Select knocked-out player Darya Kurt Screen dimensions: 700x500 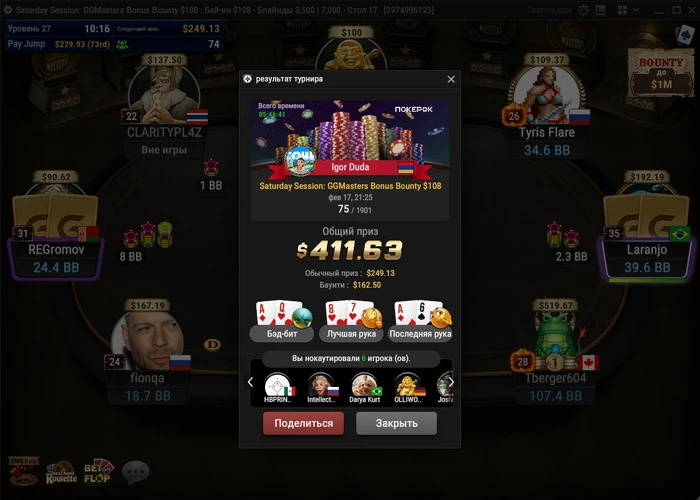pos(365,386)
